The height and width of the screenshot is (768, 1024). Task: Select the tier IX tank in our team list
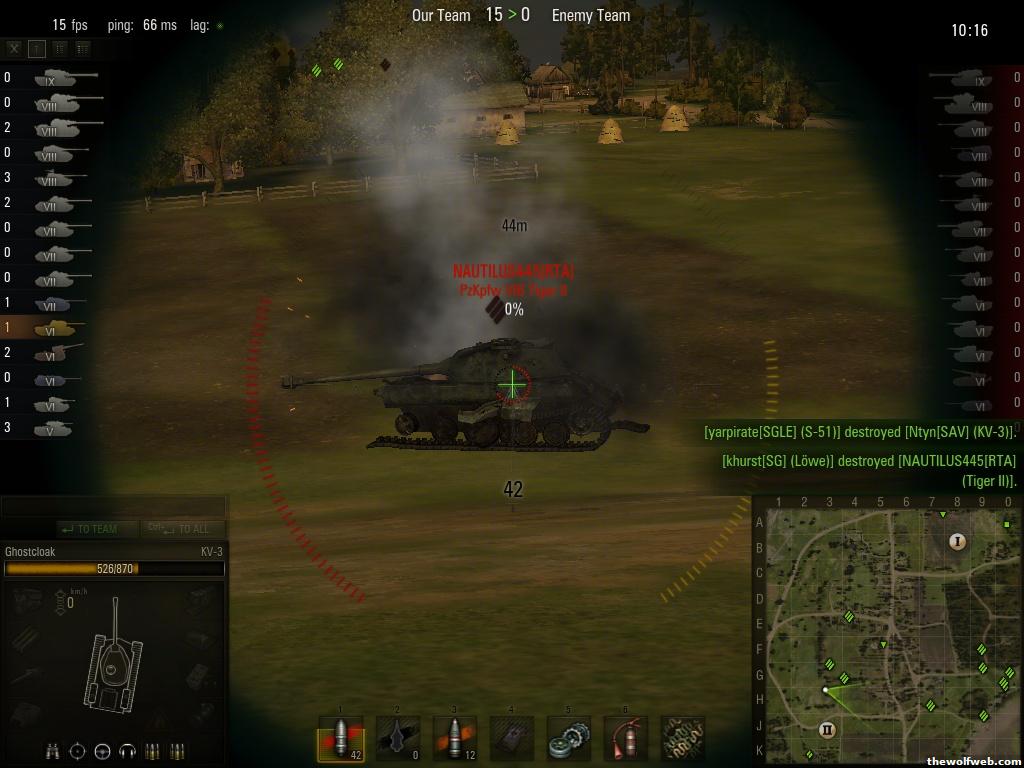[62, 77]
